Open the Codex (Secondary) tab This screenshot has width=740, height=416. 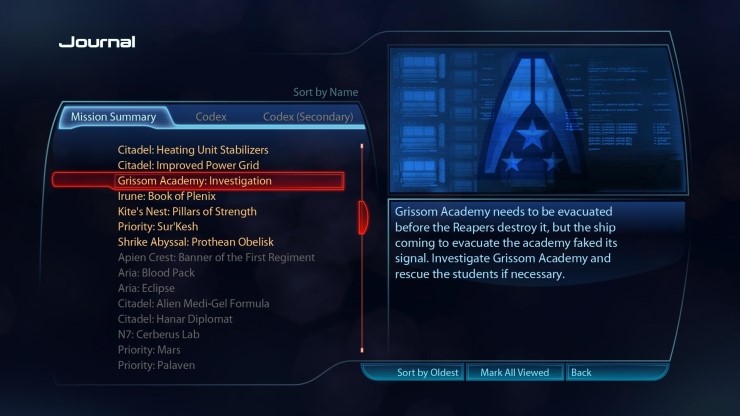[308, 117]
